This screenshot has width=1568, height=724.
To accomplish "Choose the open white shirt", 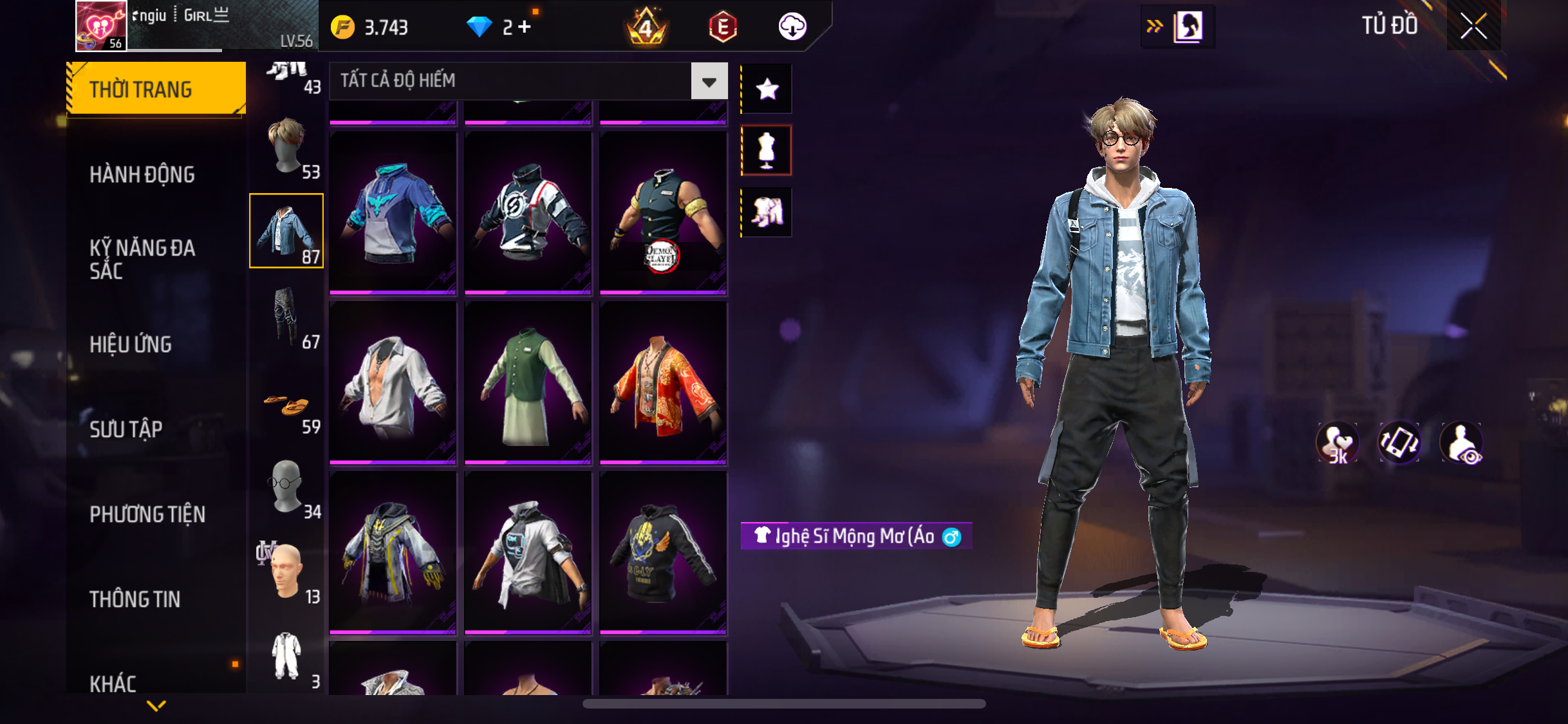I will (x=393, y=383).
